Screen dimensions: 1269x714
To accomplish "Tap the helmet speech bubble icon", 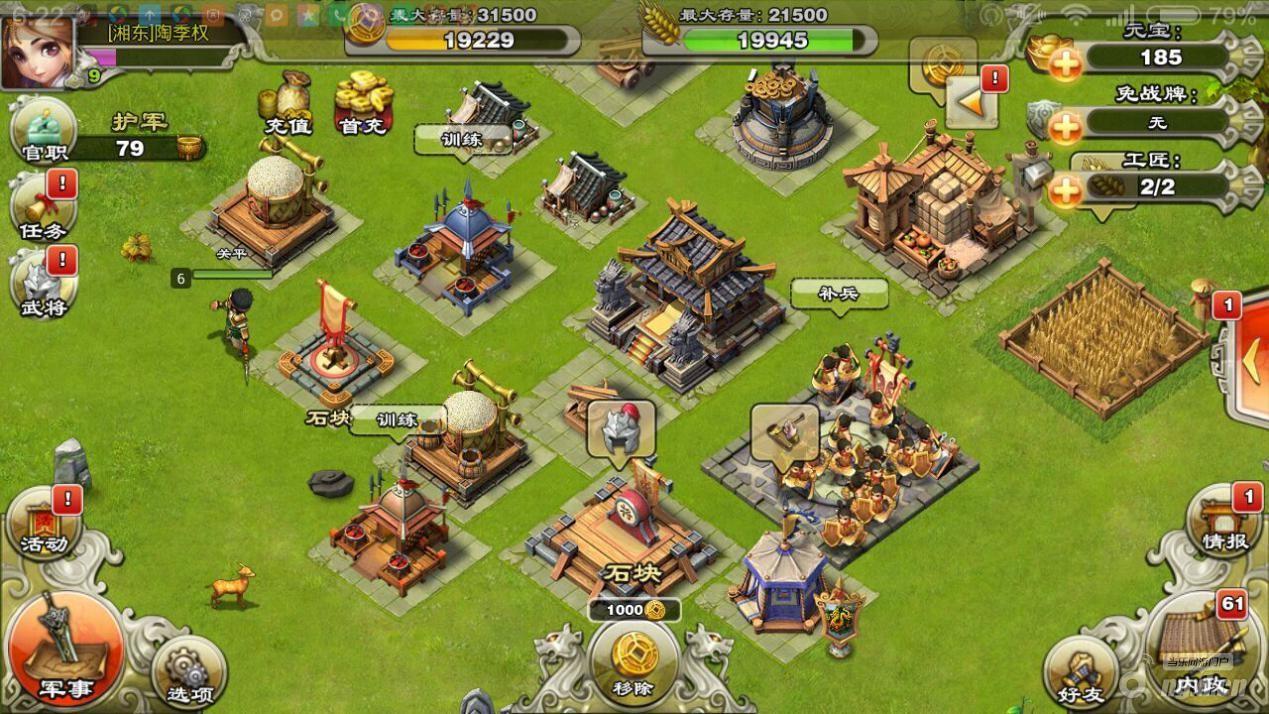I will click(x=621, y=428).
